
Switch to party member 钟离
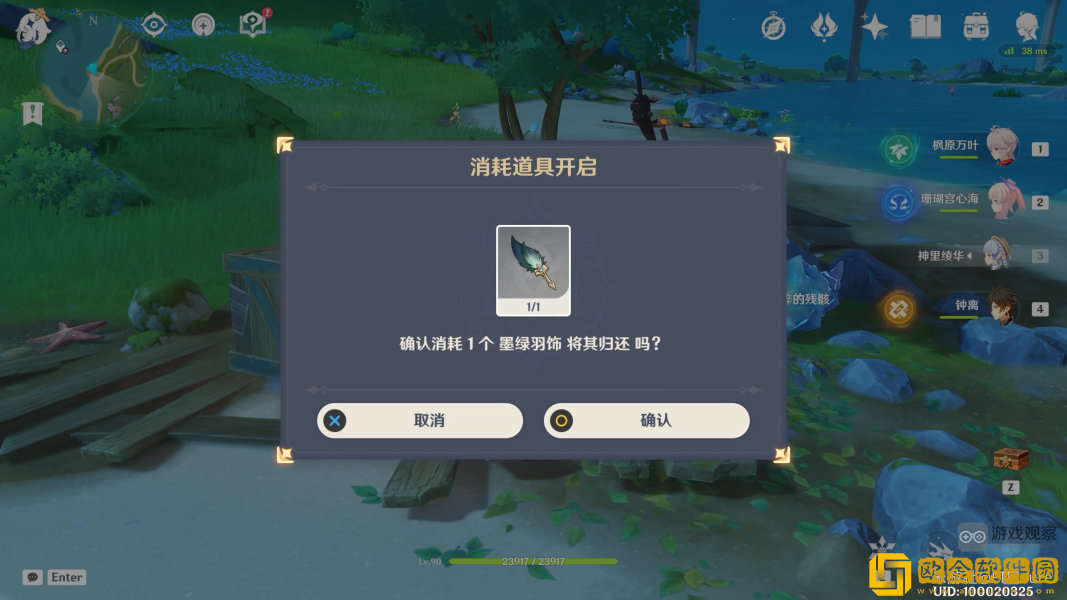[1000, 307]
